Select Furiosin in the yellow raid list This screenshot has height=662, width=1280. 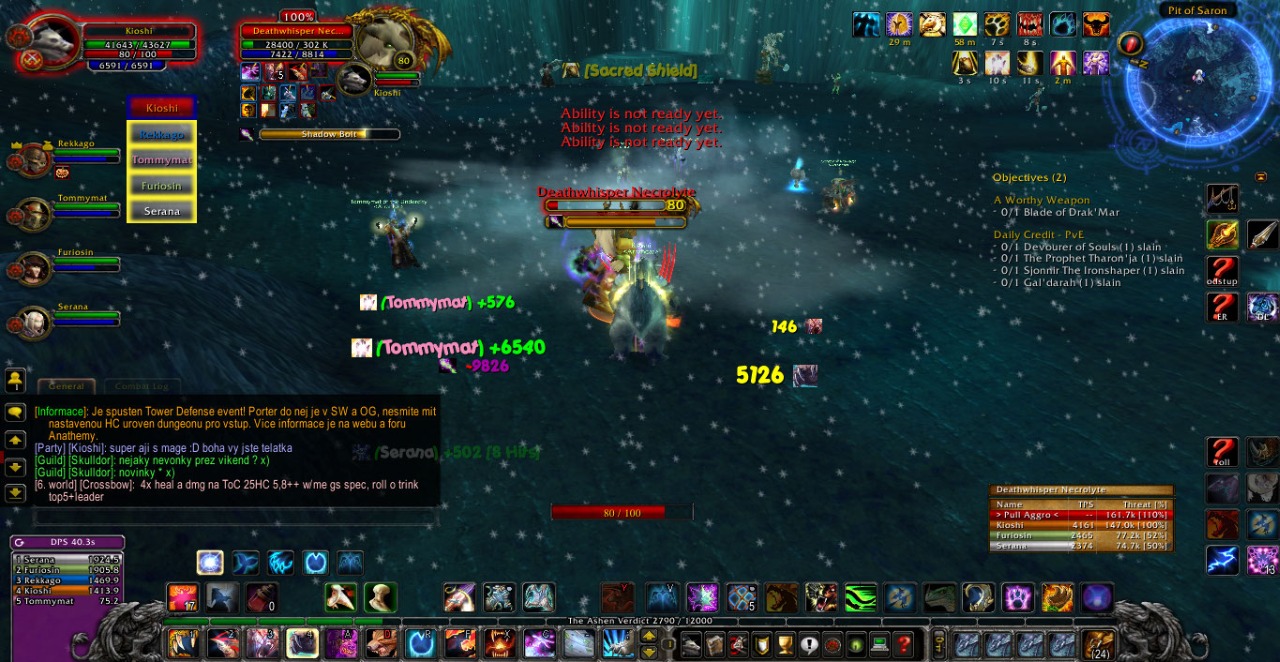point(162,185)
